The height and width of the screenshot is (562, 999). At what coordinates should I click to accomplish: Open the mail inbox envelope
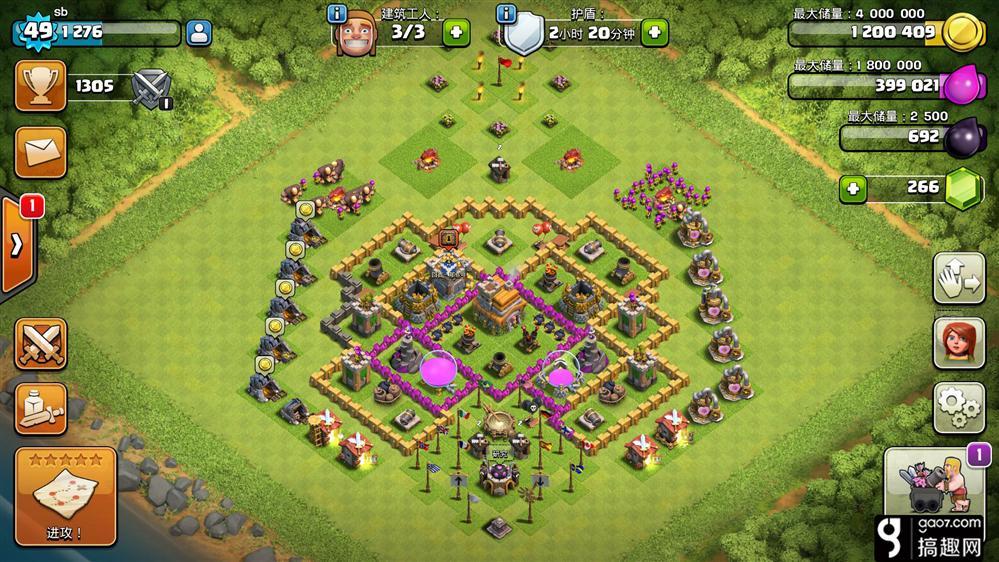pos(40,152)
